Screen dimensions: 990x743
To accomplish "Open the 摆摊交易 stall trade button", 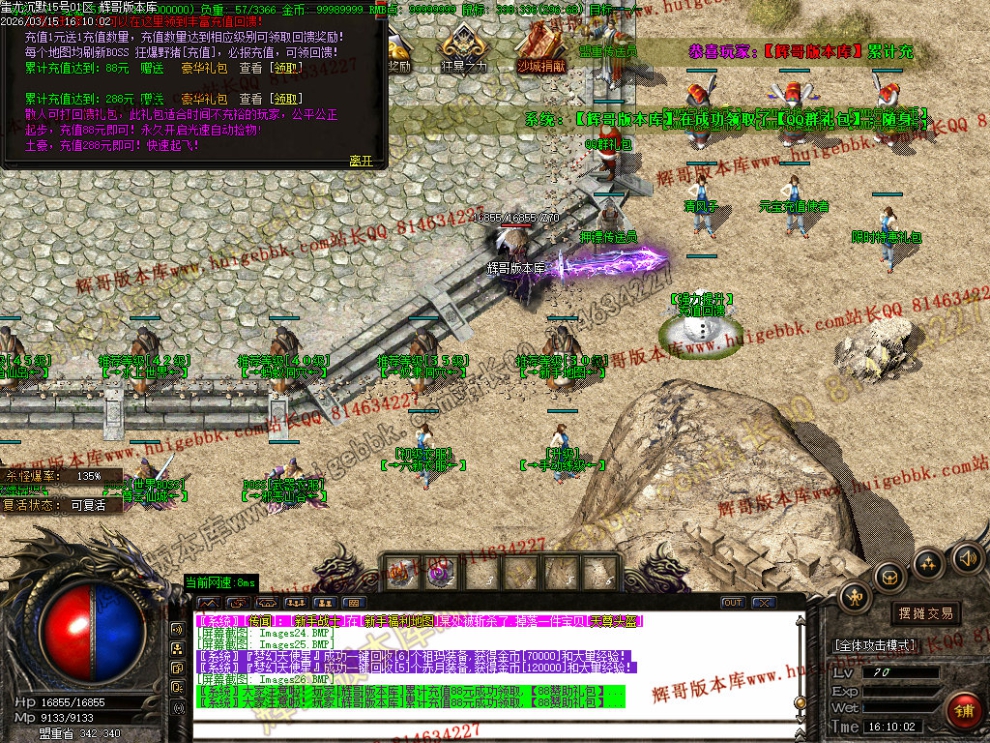I will point(924,613).
